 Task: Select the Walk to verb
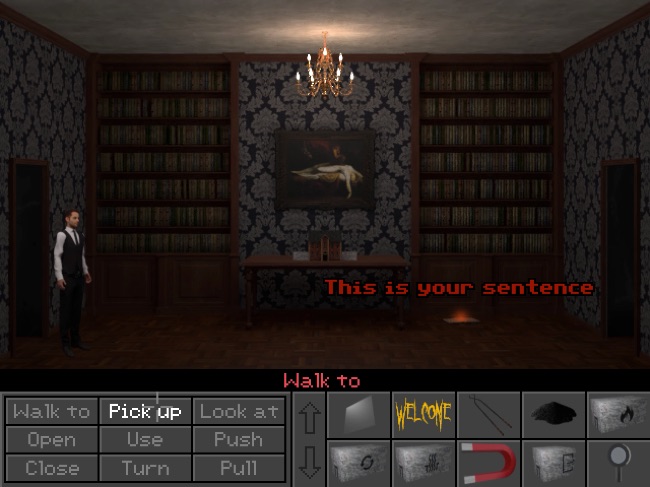click(52, 411)
